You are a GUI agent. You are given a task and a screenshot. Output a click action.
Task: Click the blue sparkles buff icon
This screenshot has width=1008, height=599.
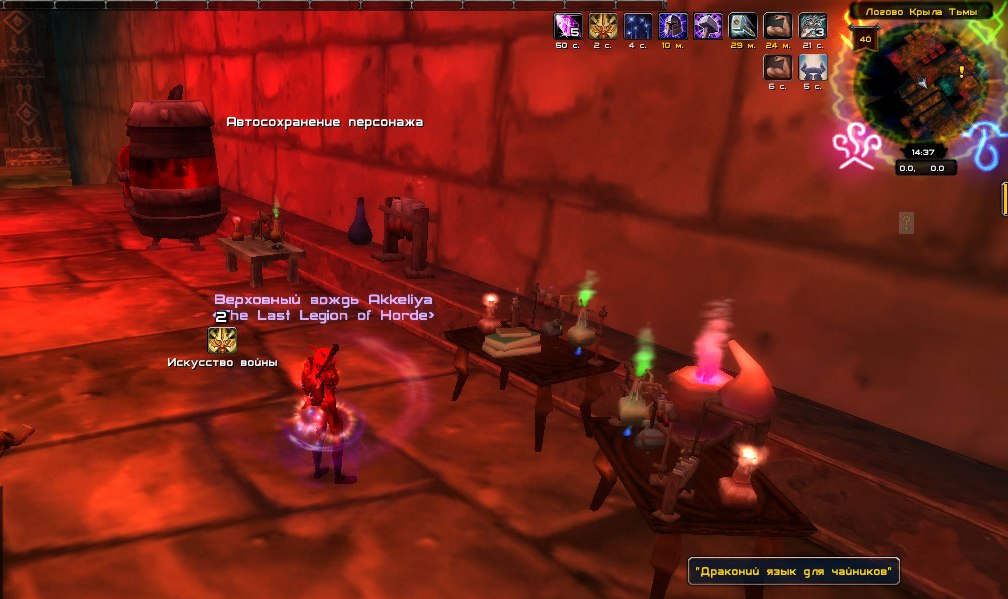638,26
